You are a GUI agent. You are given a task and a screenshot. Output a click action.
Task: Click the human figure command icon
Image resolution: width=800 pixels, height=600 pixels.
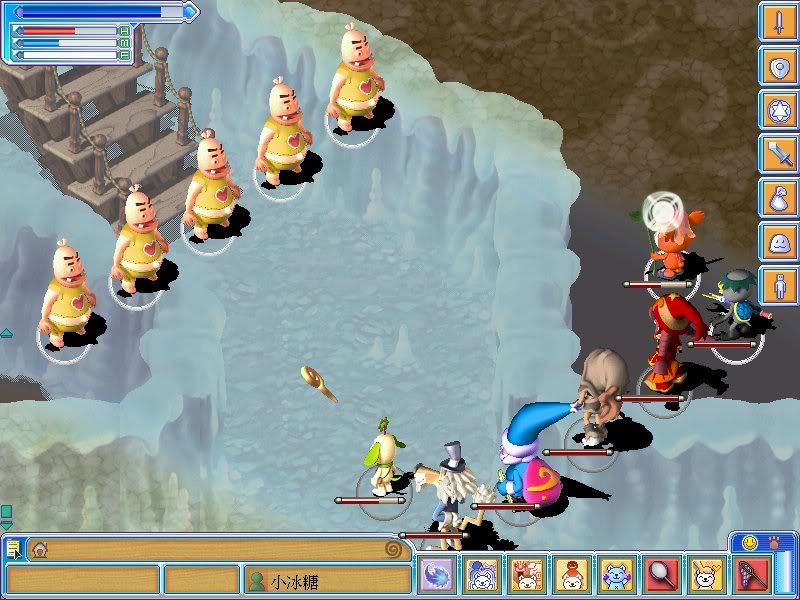[777, 286]
